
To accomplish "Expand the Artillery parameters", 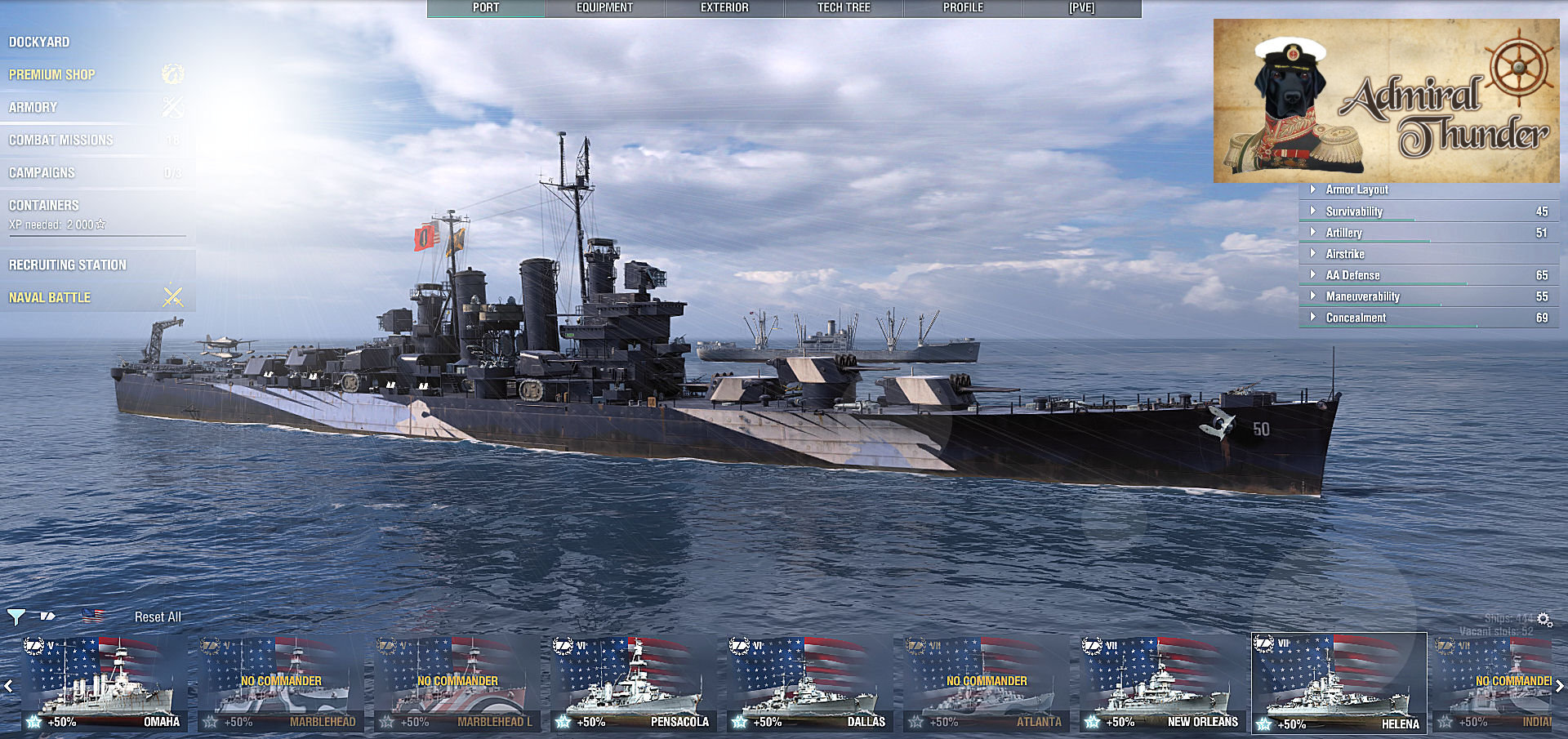I will click(x=1344, y=233).
